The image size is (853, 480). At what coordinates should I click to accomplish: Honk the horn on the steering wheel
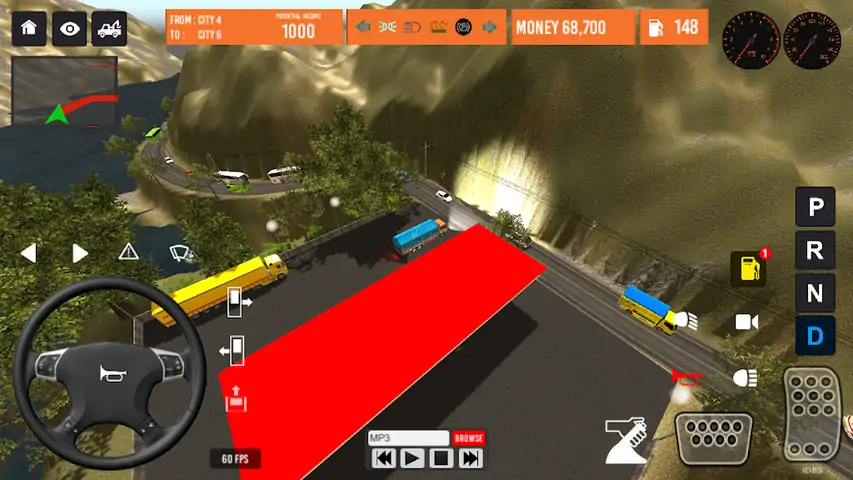point(109,374)
